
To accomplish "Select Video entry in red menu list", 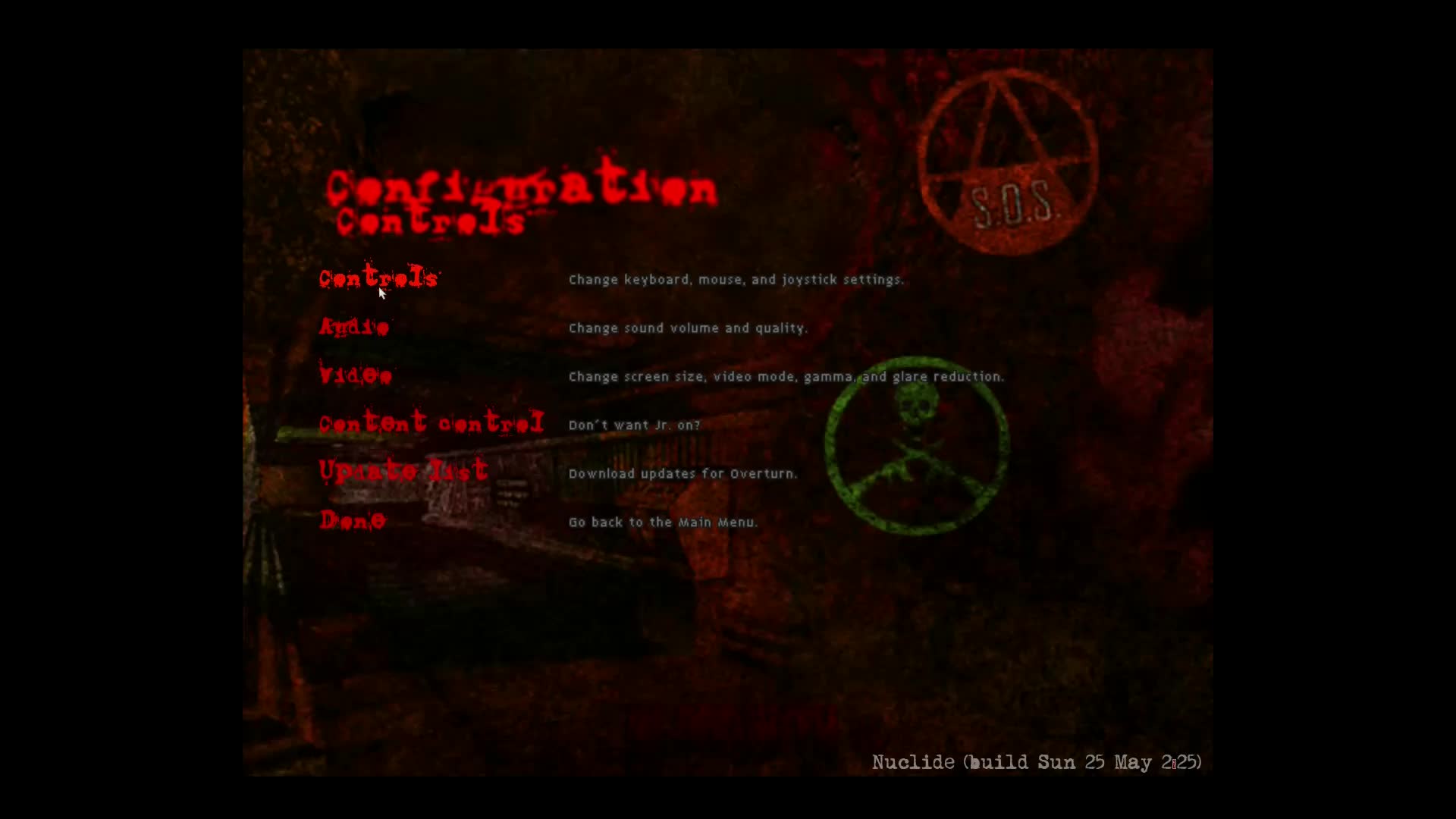I will click(355, 375).
